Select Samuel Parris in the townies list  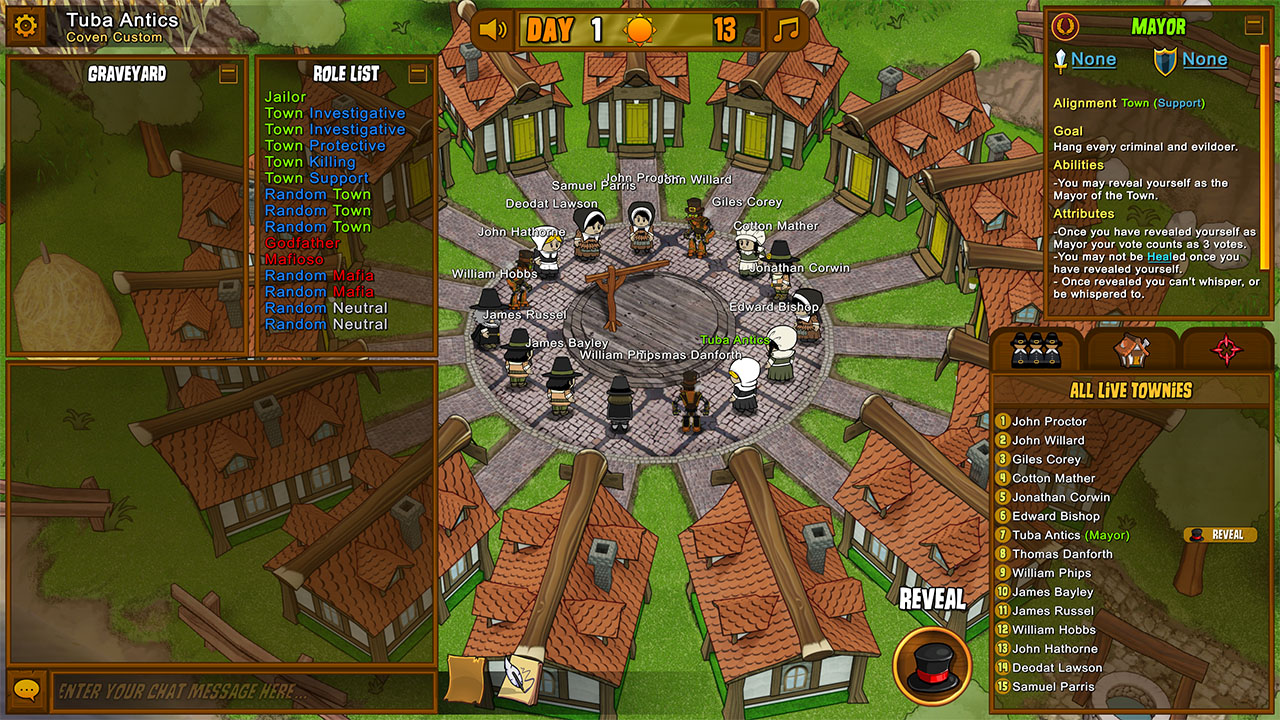(1053, 686)
